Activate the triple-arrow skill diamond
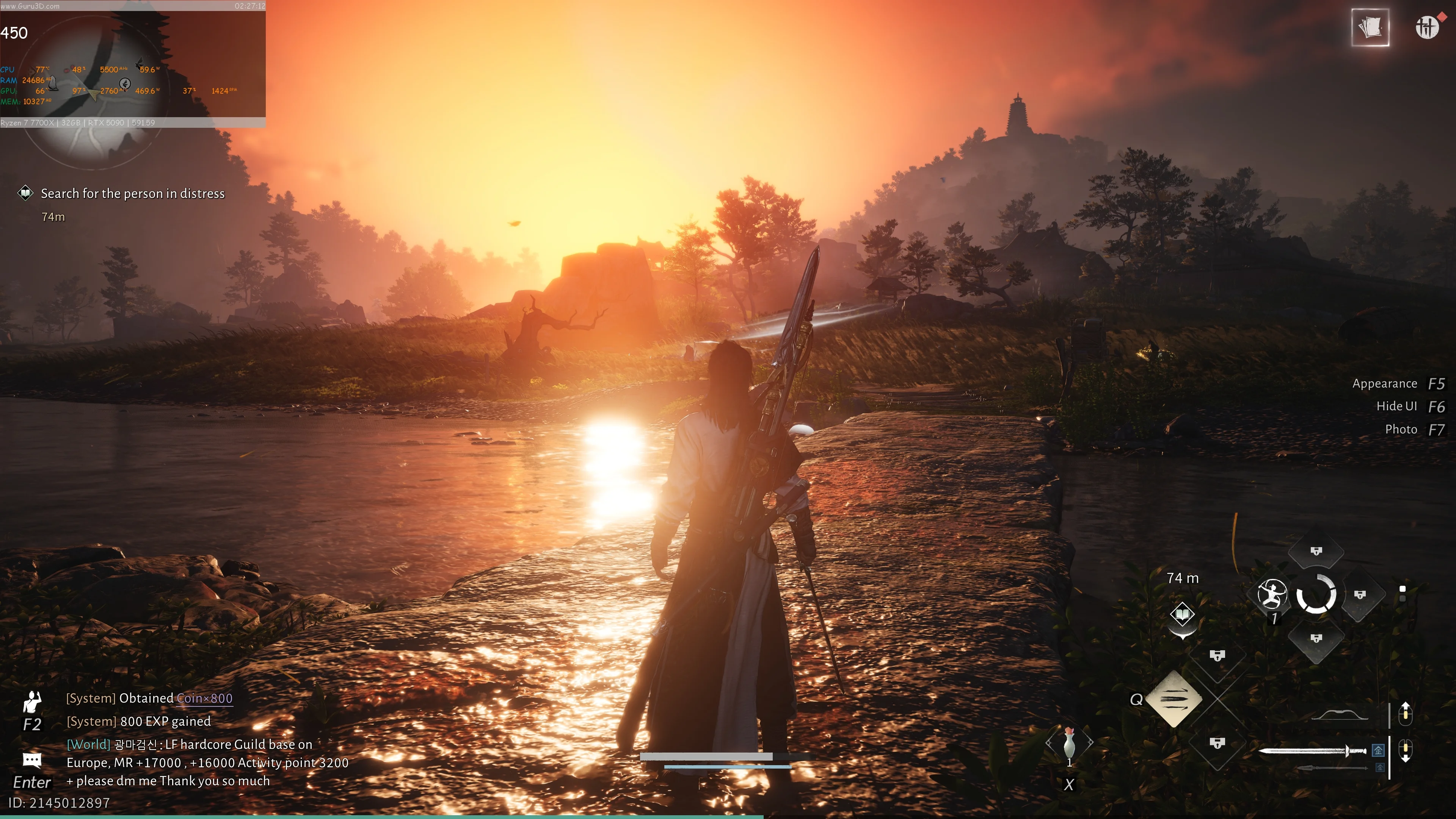This screenshot has width=1456, height=819. (x=1175, y=699)
